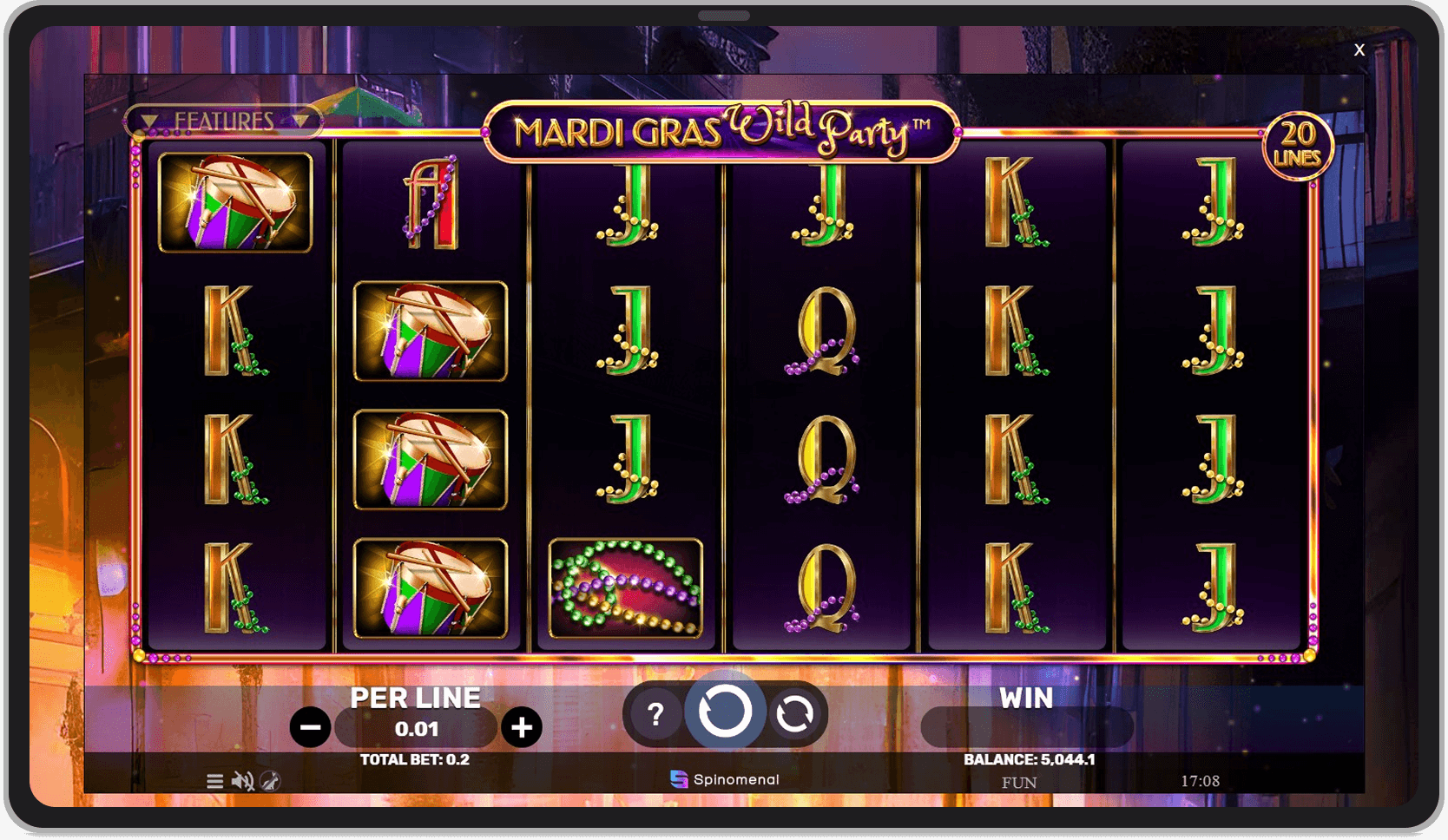Select the 20 Lines badge
The image size is (1448, 840).
click(1299, 144)
